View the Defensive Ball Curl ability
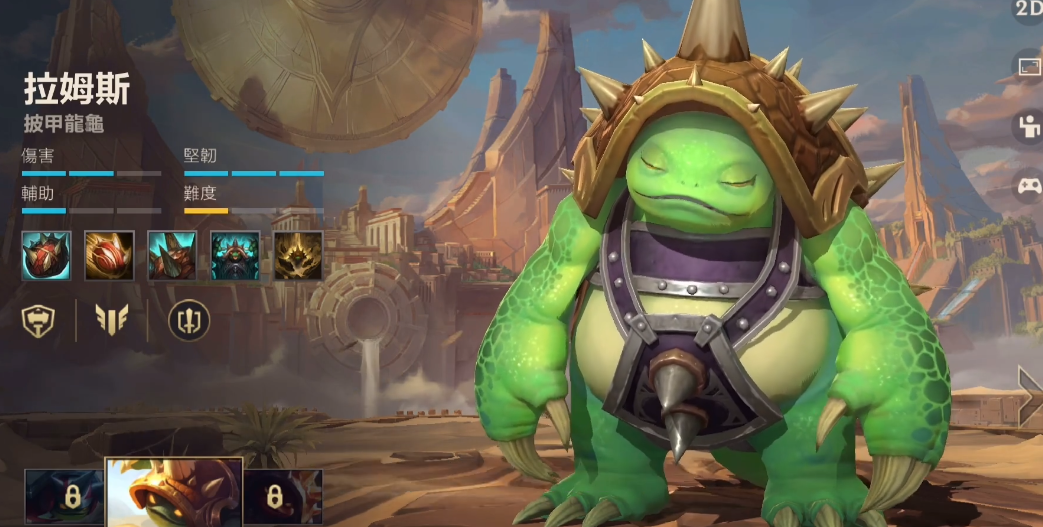This screenshot has height=527, width=1043. (x=172, y=255)
